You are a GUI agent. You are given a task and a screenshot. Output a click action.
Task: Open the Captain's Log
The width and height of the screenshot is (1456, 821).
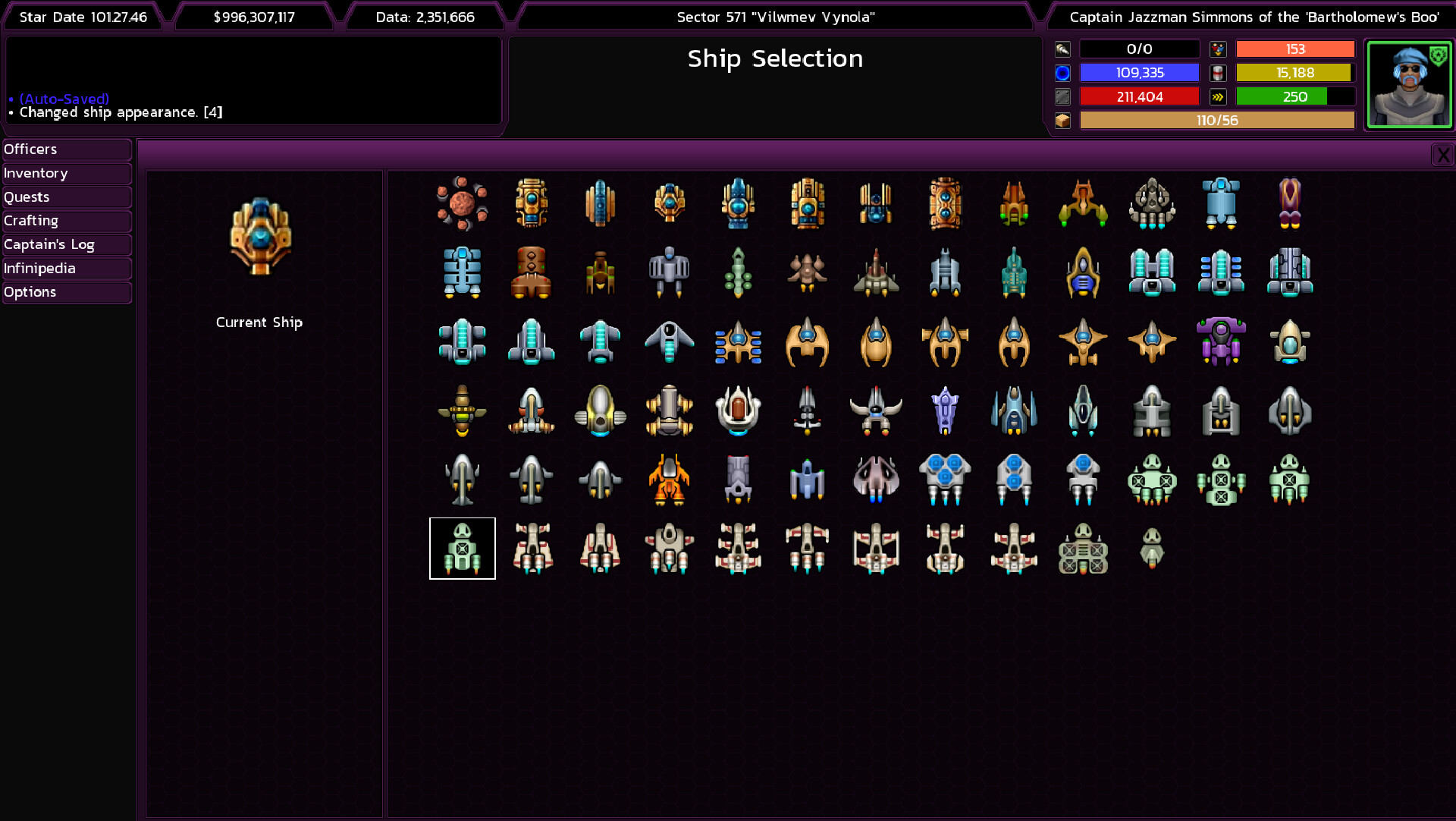tap(66, 244)
